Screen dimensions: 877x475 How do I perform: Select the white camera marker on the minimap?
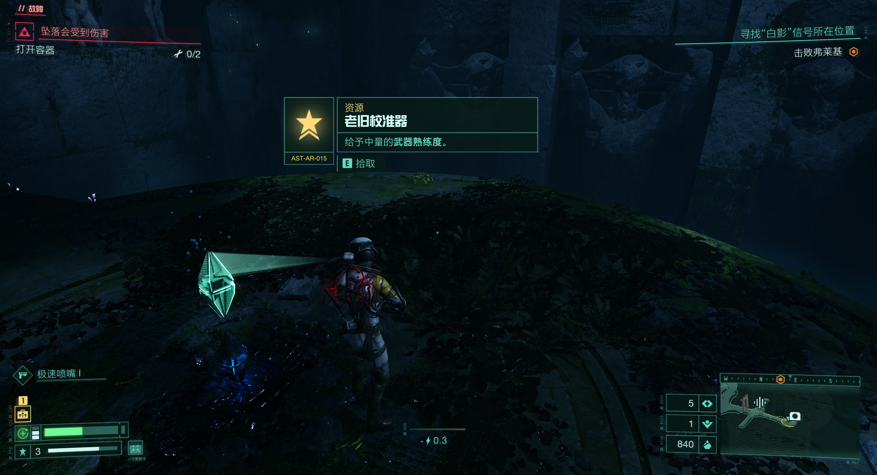coord(794,416)
